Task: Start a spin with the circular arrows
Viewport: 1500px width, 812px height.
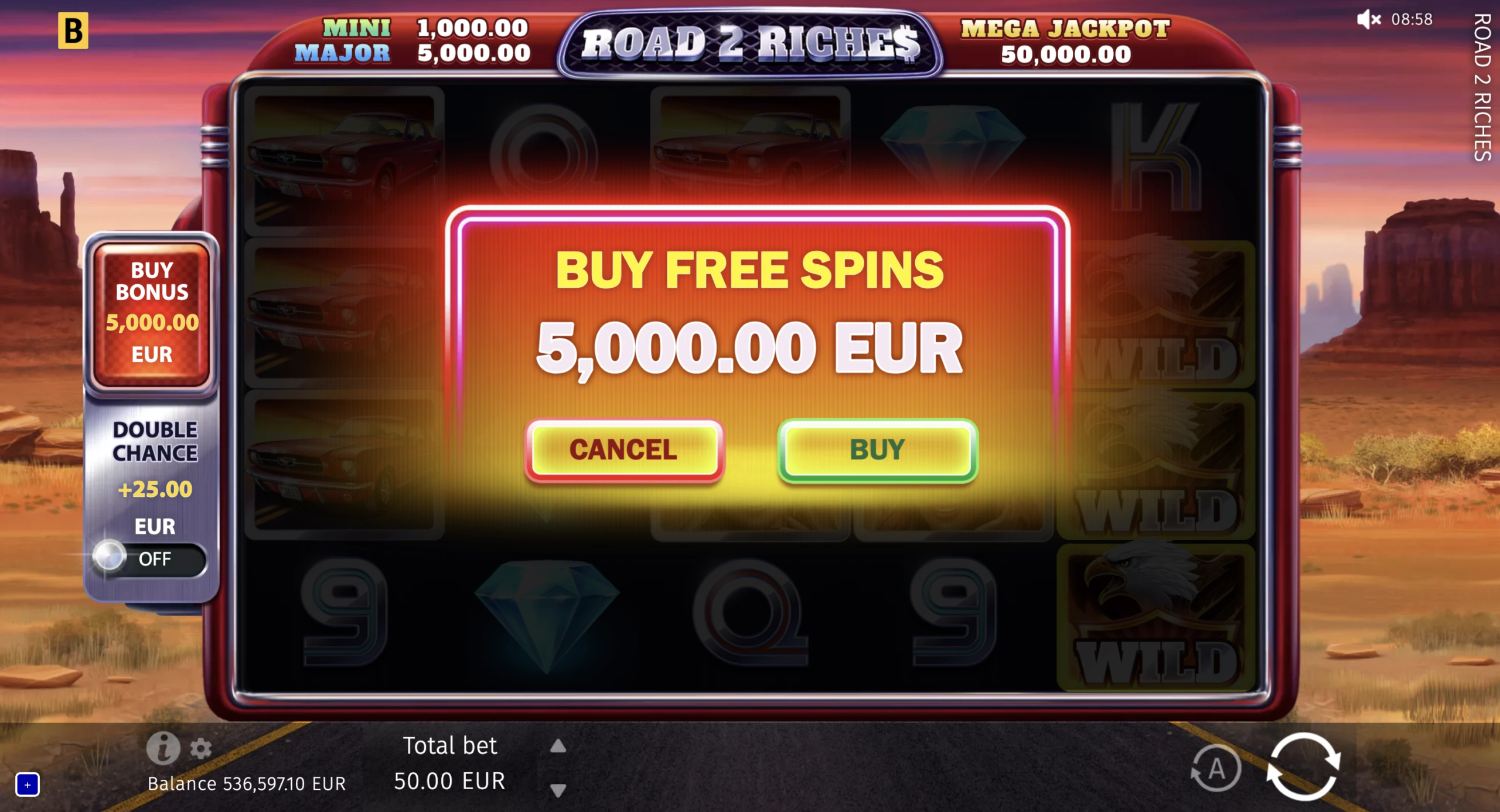Action: click(x=1303, y=766)
